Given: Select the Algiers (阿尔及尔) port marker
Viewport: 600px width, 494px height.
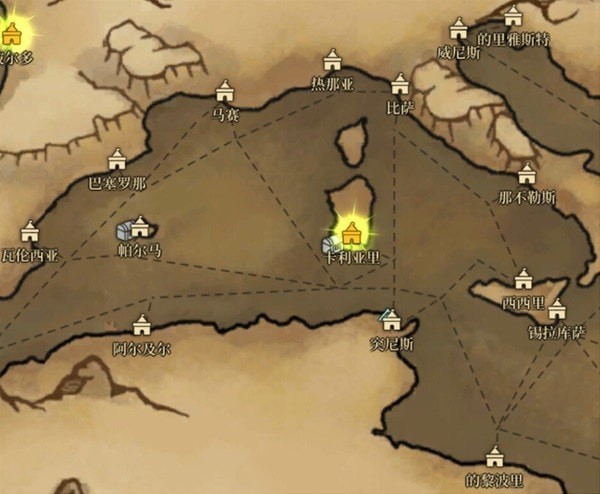Looking at the screenshot, I should (x=141, y=326).
